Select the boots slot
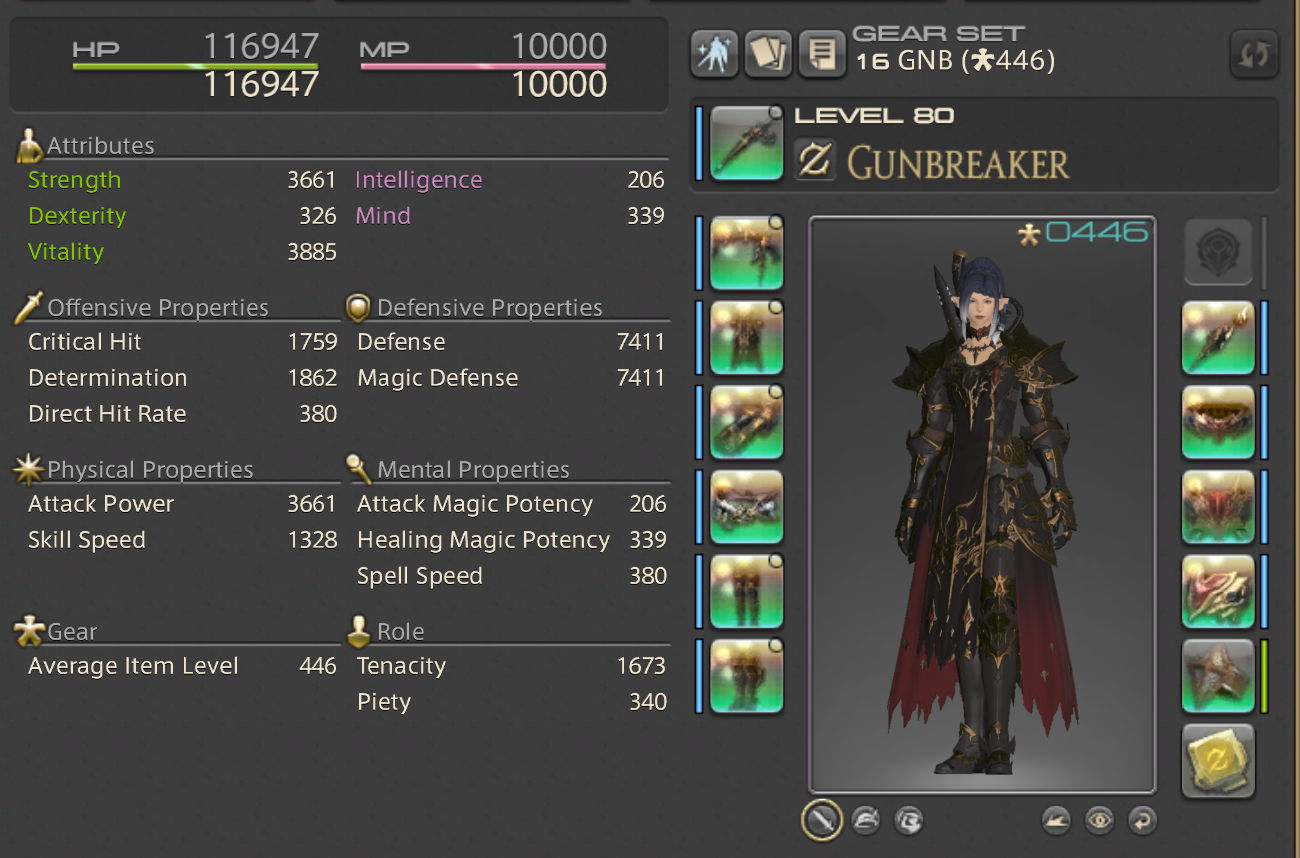 click(x=746, y=676)
